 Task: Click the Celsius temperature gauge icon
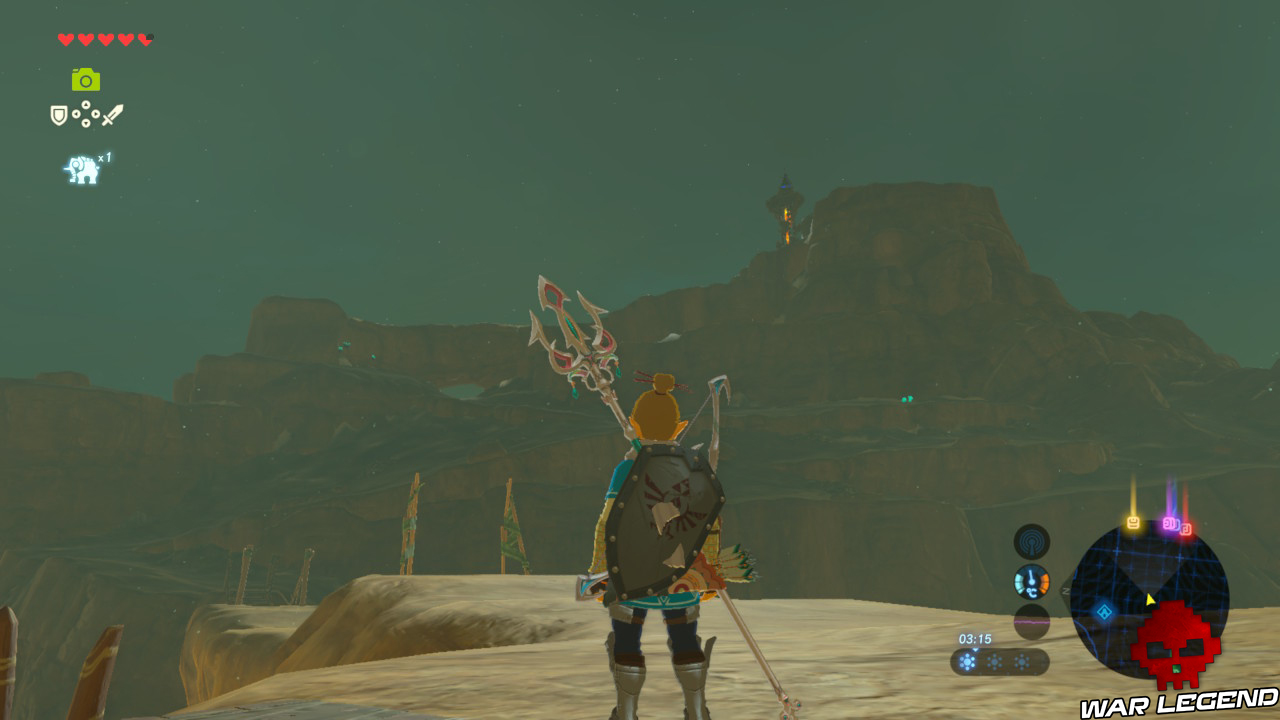(x=1031, y=581)
